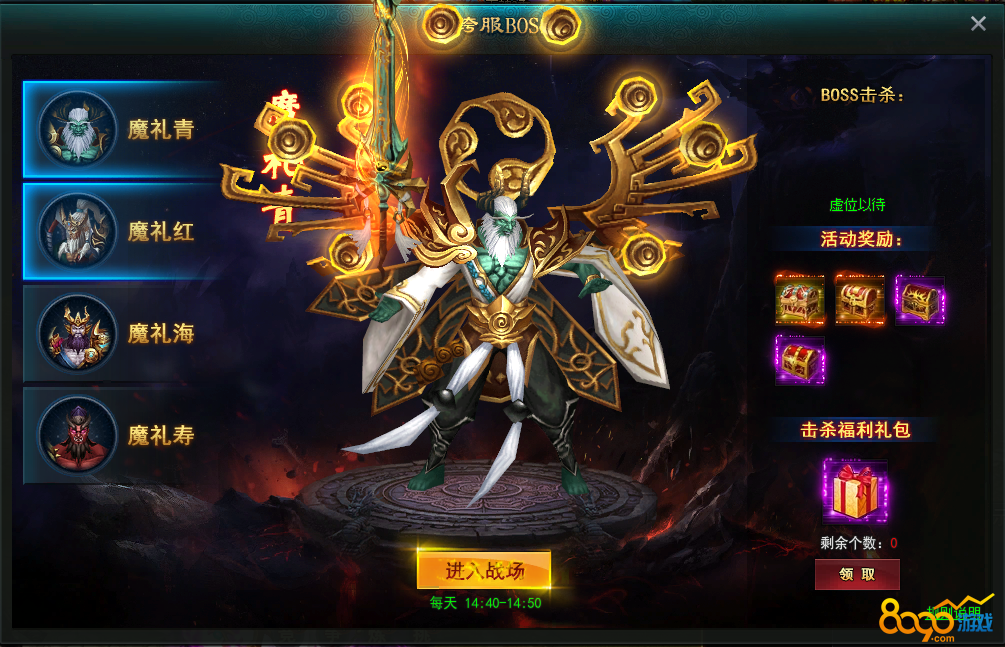Open the 规则说明 rules link
The image size is (1005, 647).
[x=955, y=611]
